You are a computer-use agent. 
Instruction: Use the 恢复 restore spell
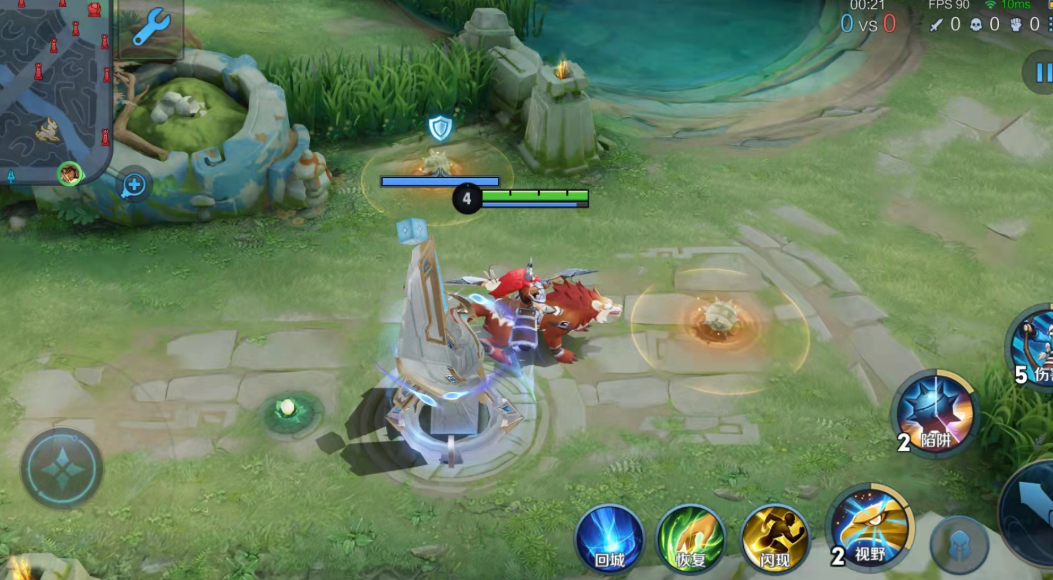(x=691, y=539)
